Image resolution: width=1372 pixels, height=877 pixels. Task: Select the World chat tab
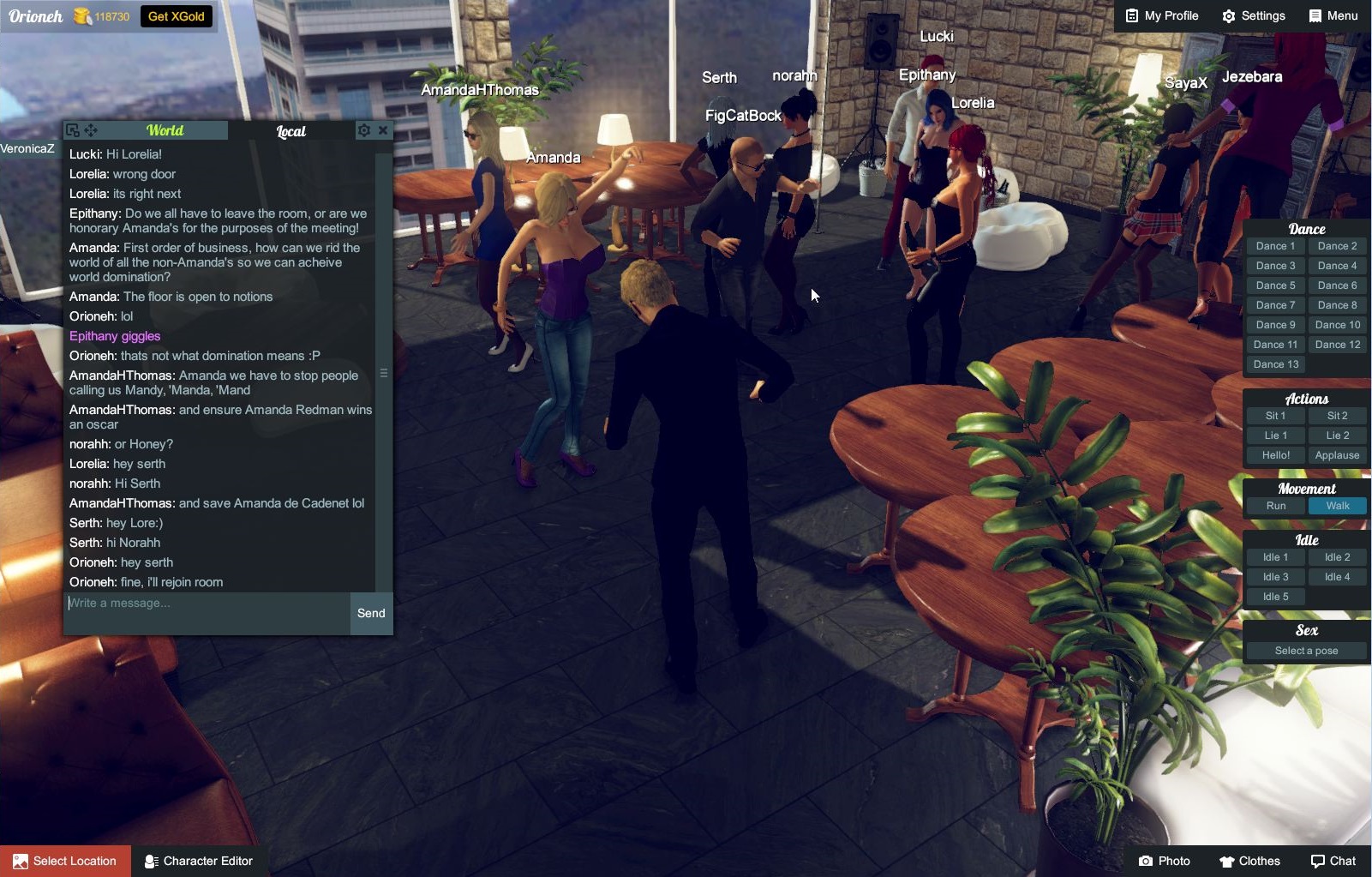pos(165,130)
